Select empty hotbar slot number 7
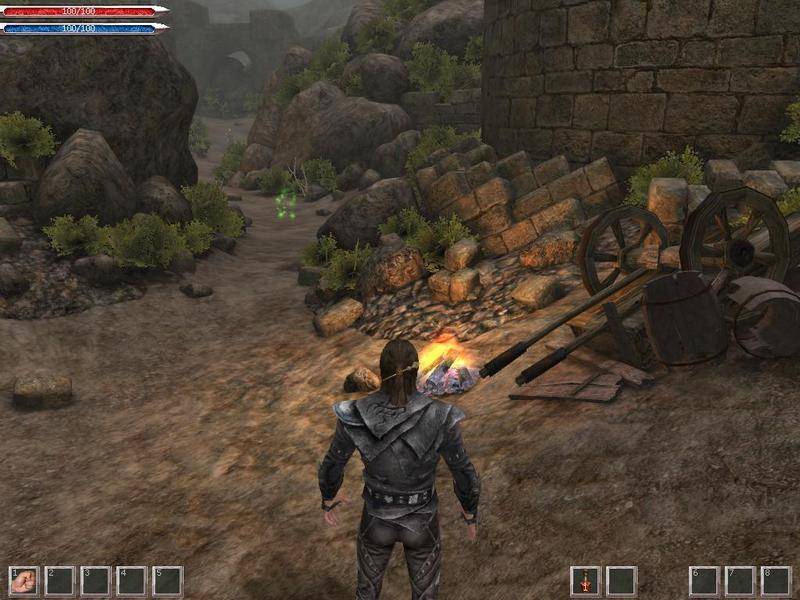800x600 pixels. 740,581
